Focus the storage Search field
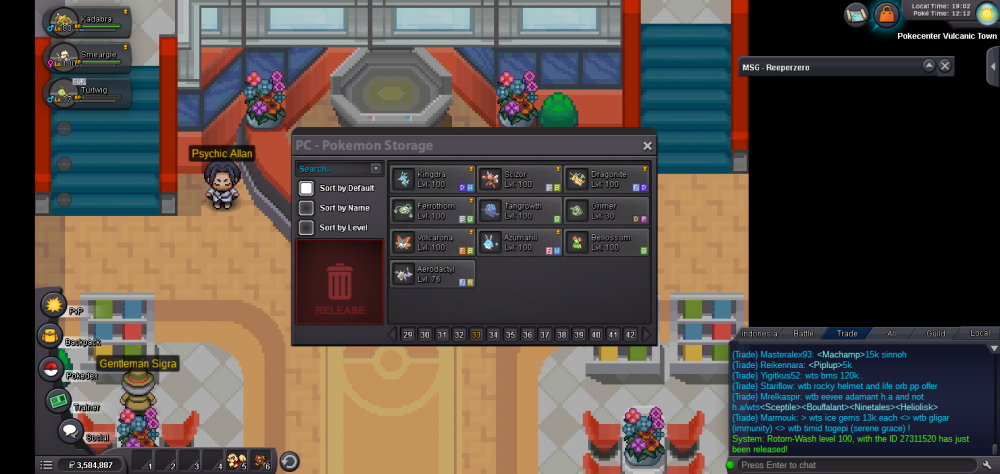 click(334, 169)
